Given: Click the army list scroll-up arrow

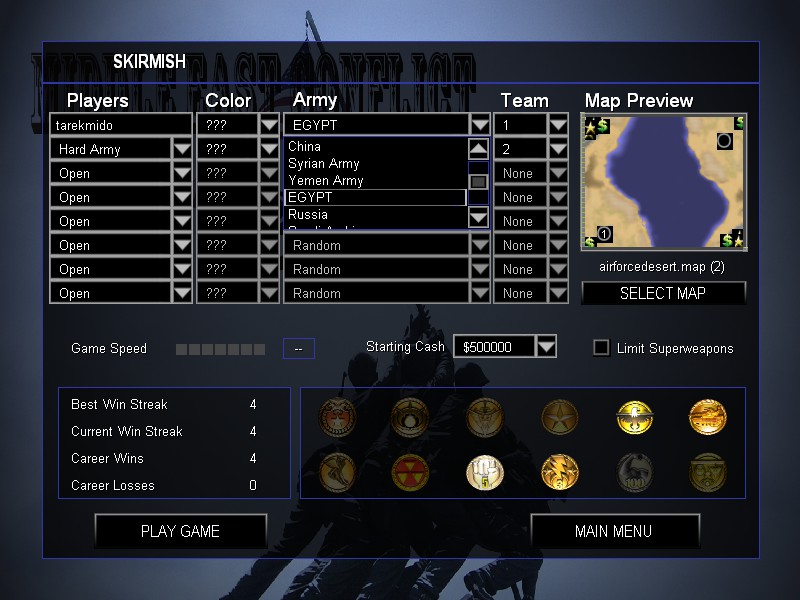Looking at the screenshot, I should click(479, 148).
